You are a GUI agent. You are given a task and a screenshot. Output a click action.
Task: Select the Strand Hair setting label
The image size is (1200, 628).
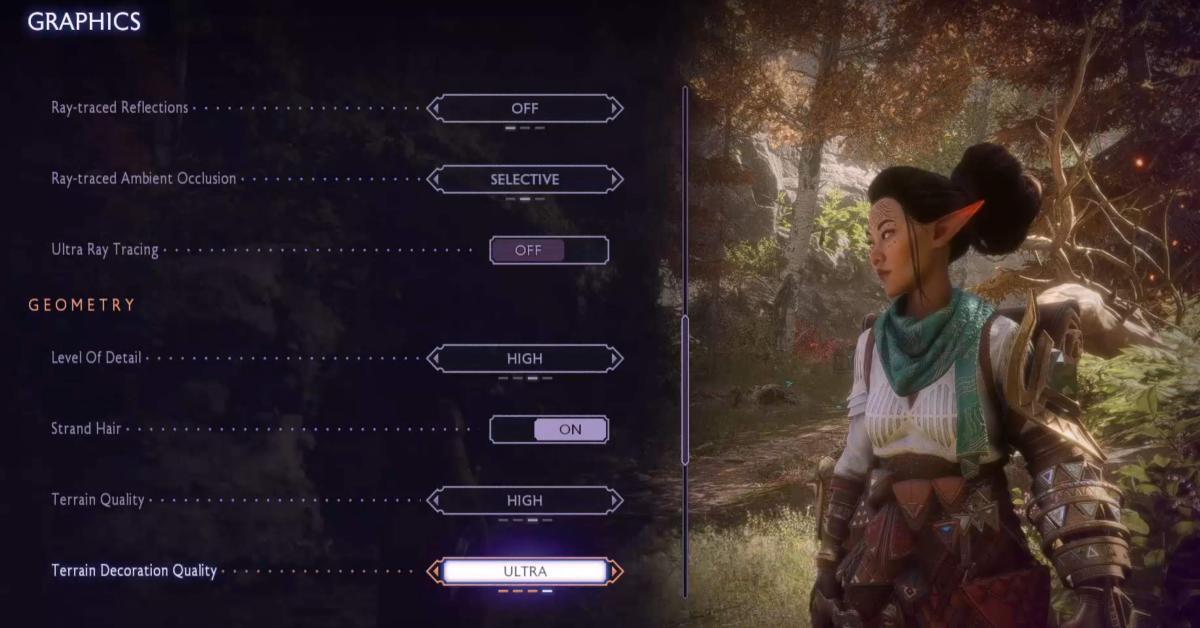[86, 429]
